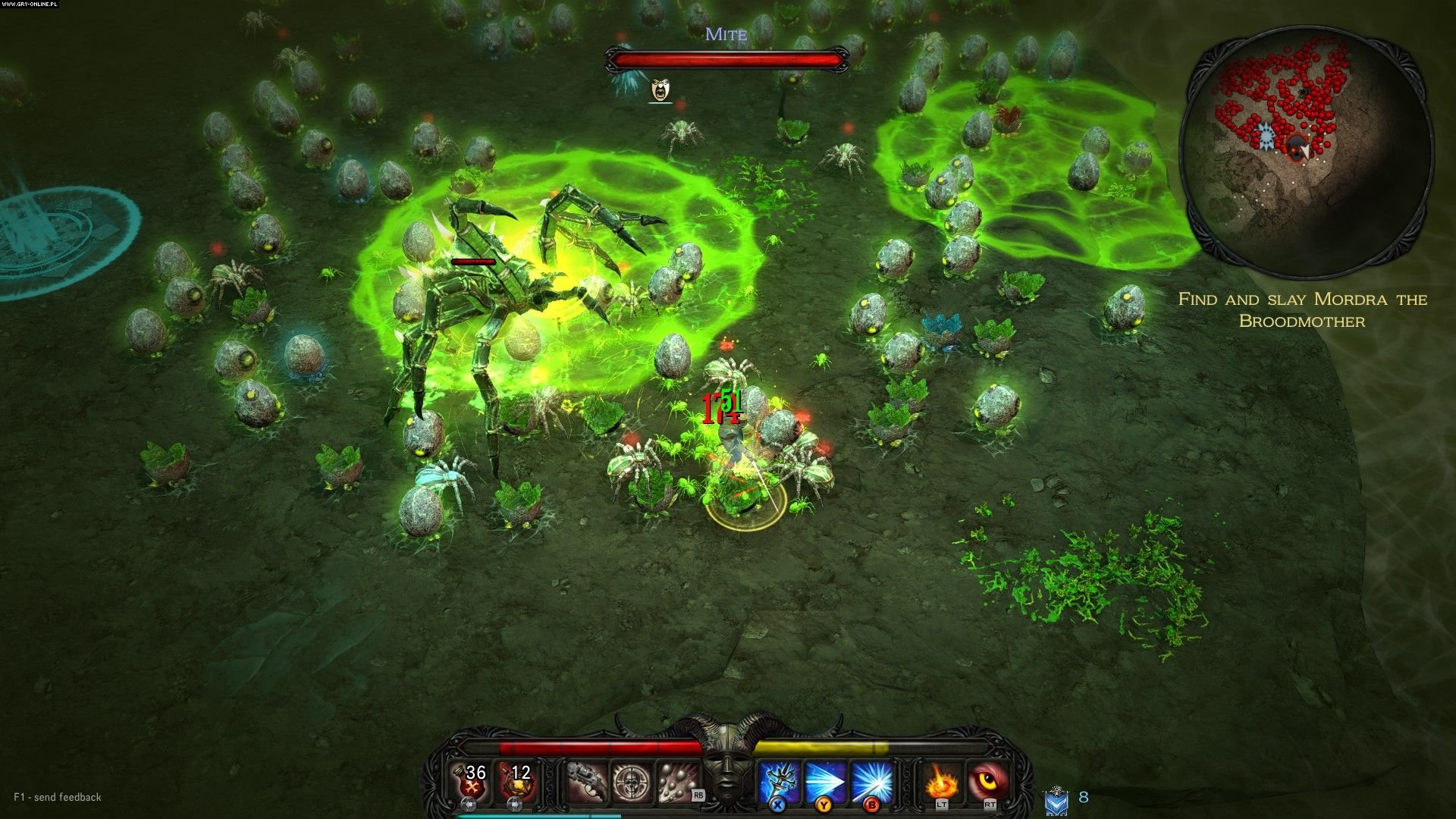Viewport: 1456px width, 819px height.
Task: Use the fiery orb potion slot
Action: (x=516, y=781)
